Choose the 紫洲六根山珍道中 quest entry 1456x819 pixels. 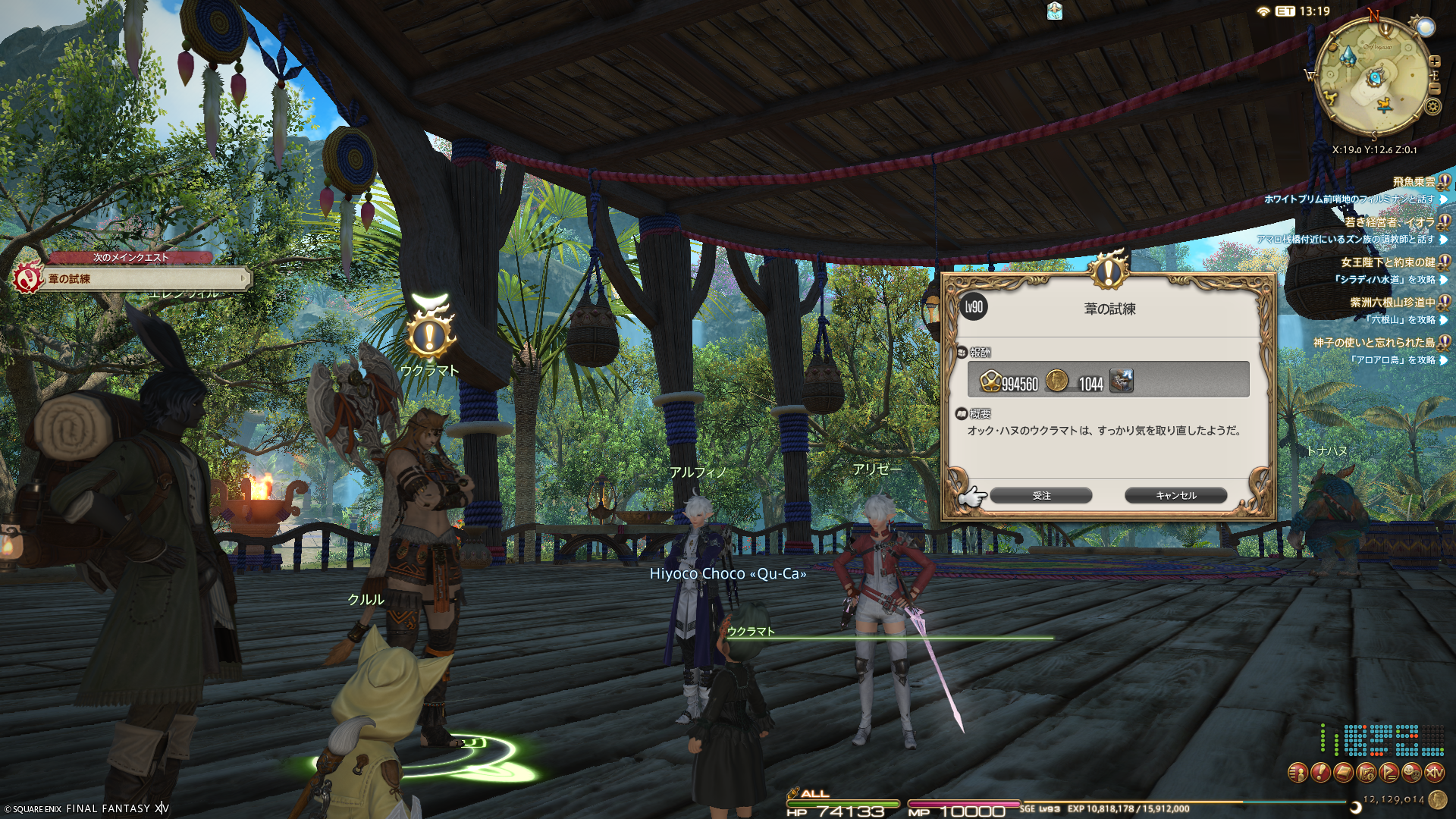pos(1392,303)
